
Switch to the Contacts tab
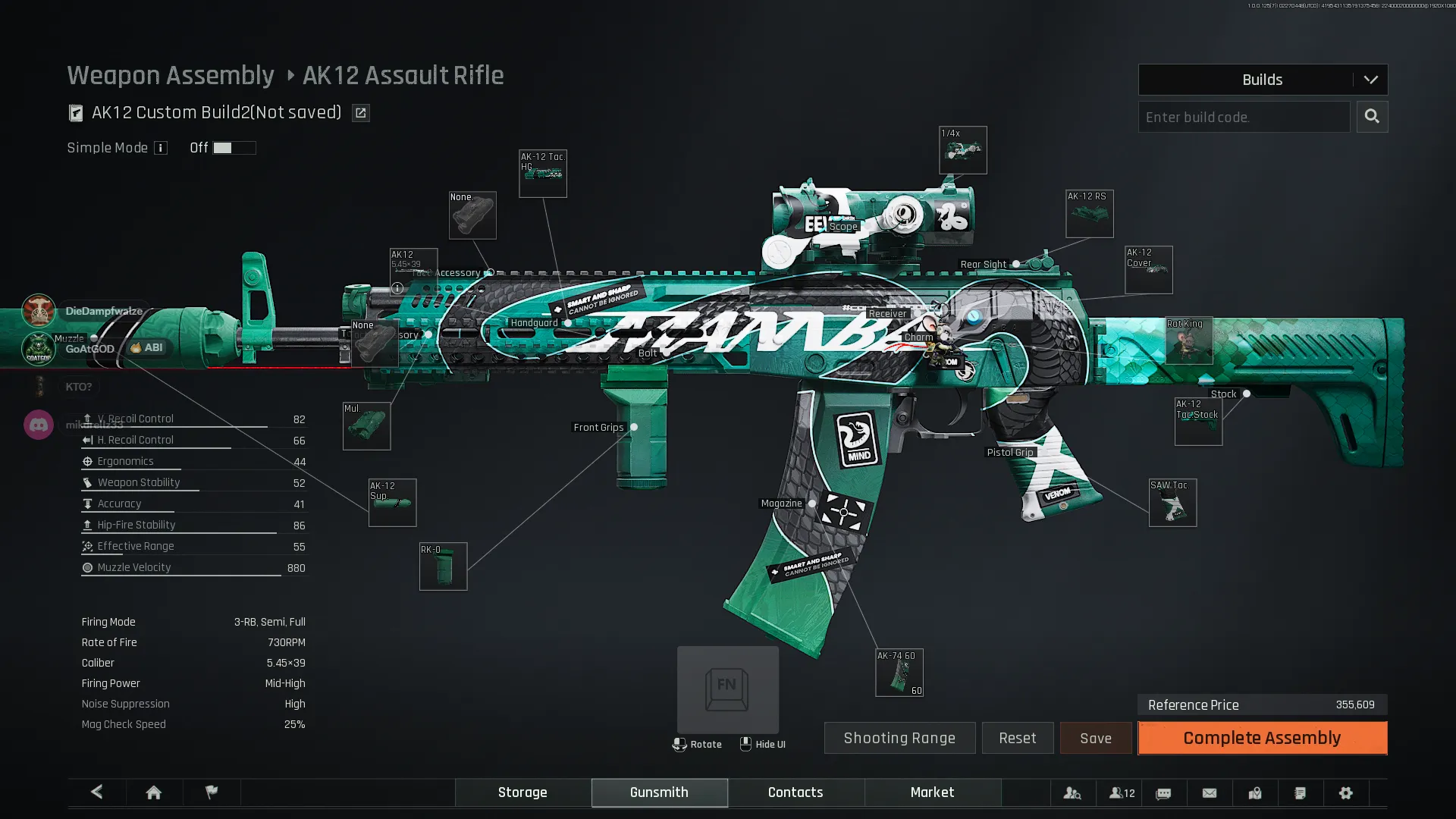pos(795,792)
